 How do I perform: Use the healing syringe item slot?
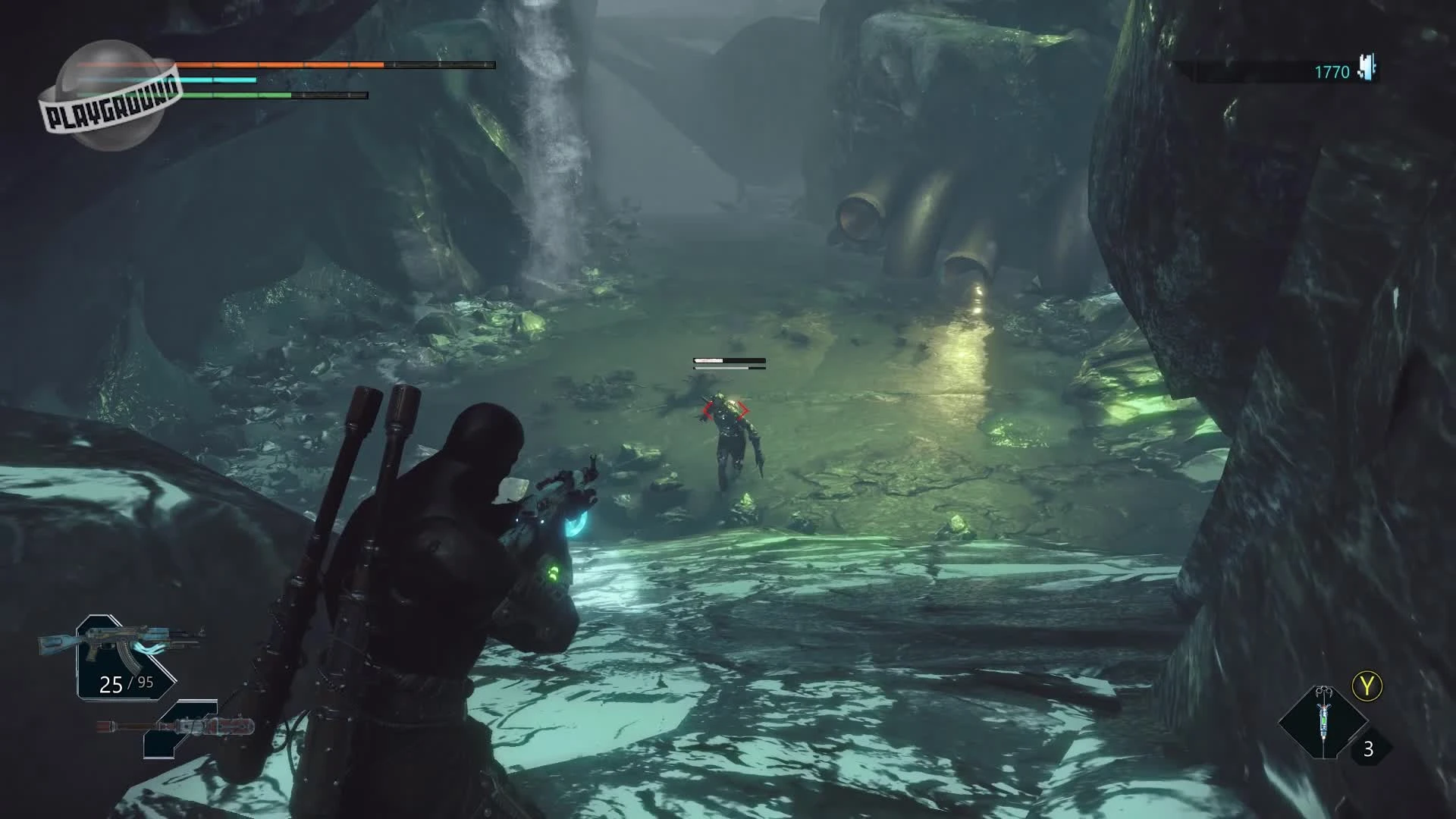[x=1323, y=723]
